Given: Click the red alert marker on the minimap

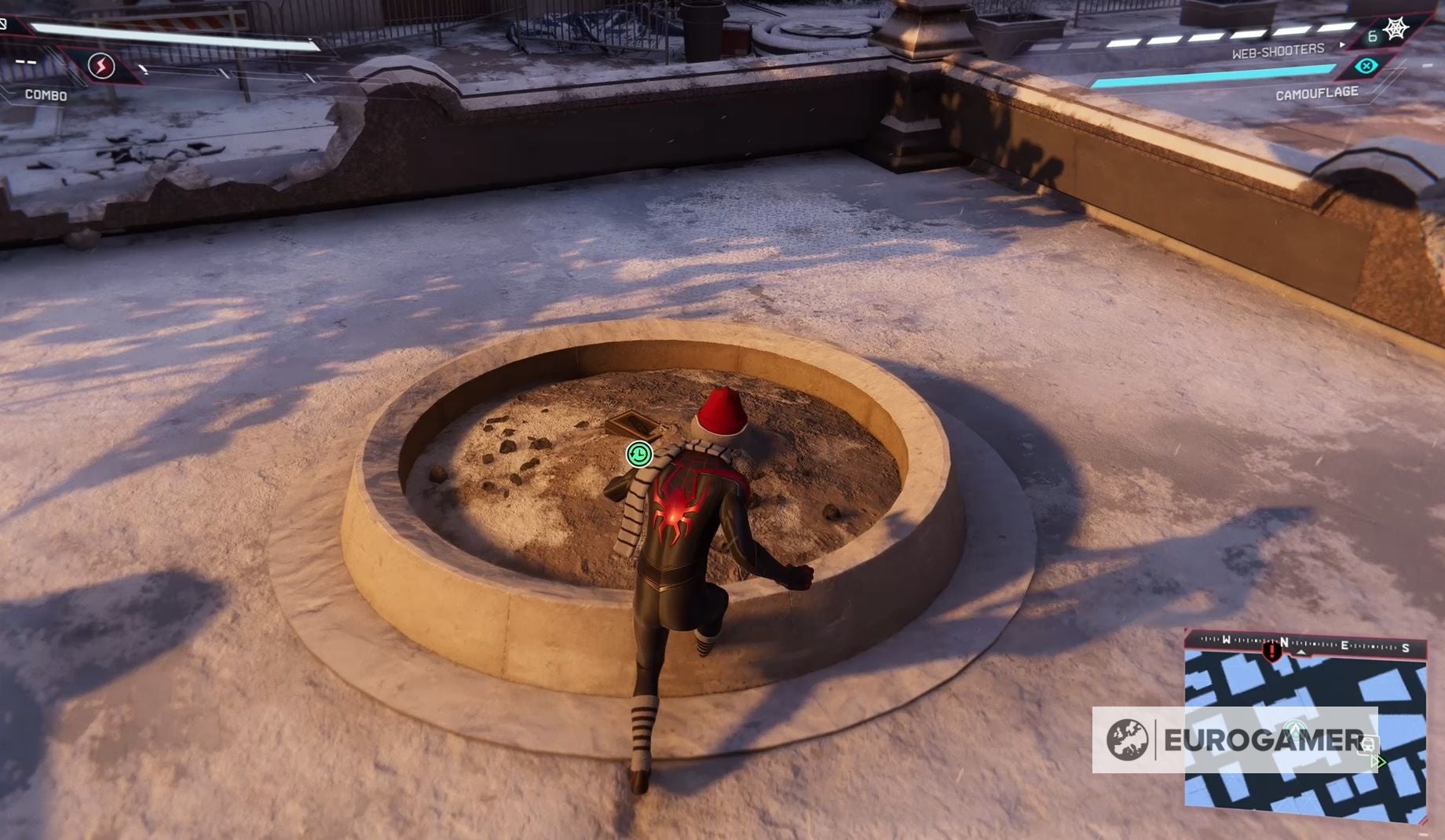Looking at the screenshot, I should click(x=1271, y=652).
